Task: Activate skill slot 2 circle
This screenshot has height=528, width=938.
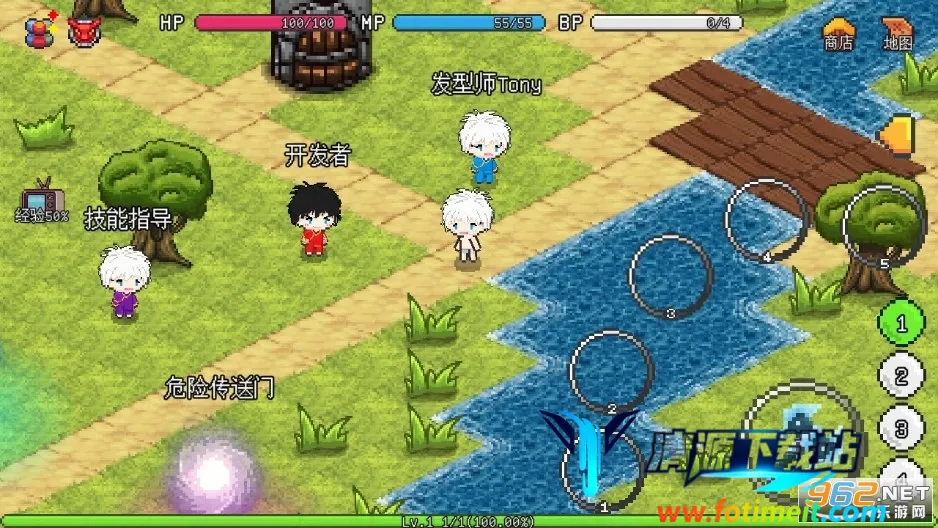Action: coord(611,371)
